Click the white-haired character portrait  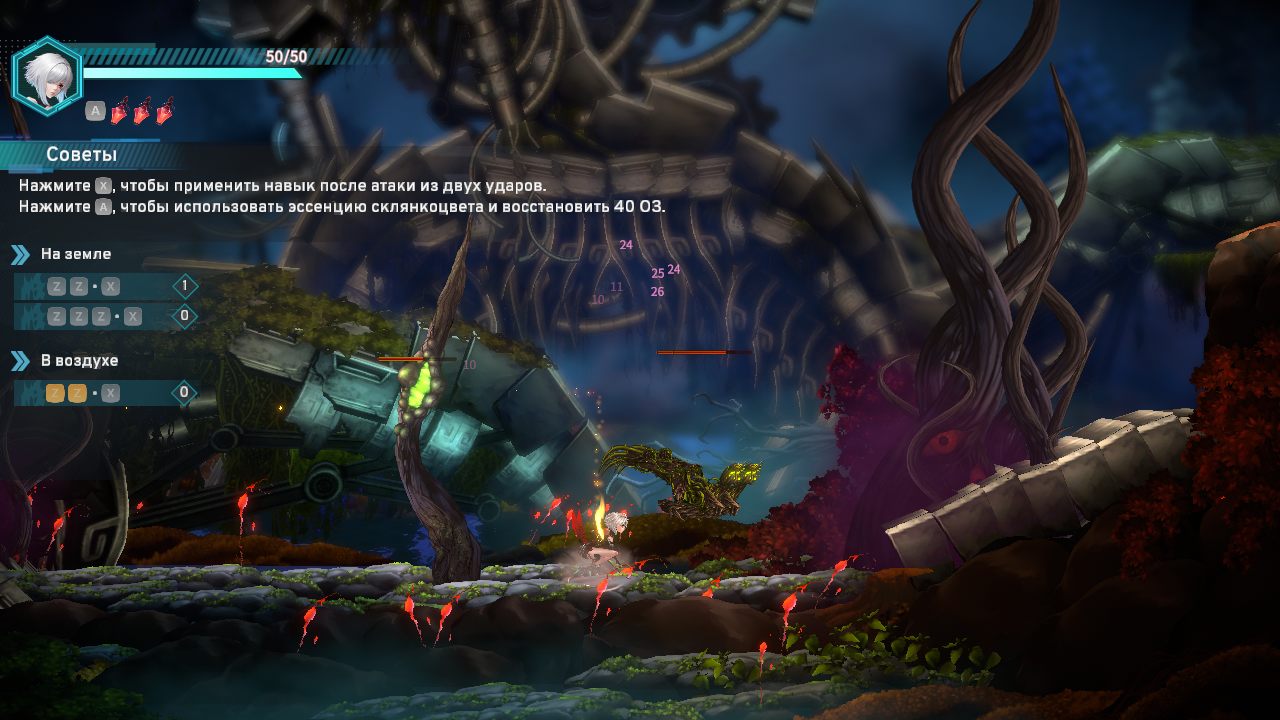(x=47, y=77)
